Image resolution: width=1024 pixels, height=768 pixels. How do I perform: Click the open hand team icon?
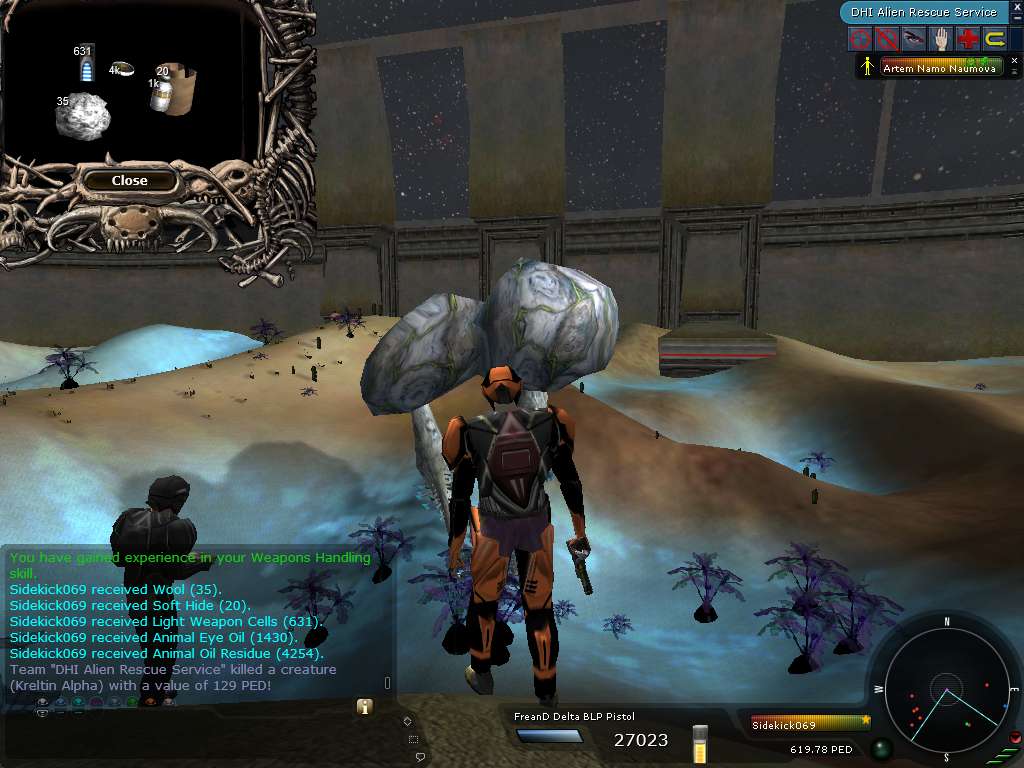pos(940,39)
